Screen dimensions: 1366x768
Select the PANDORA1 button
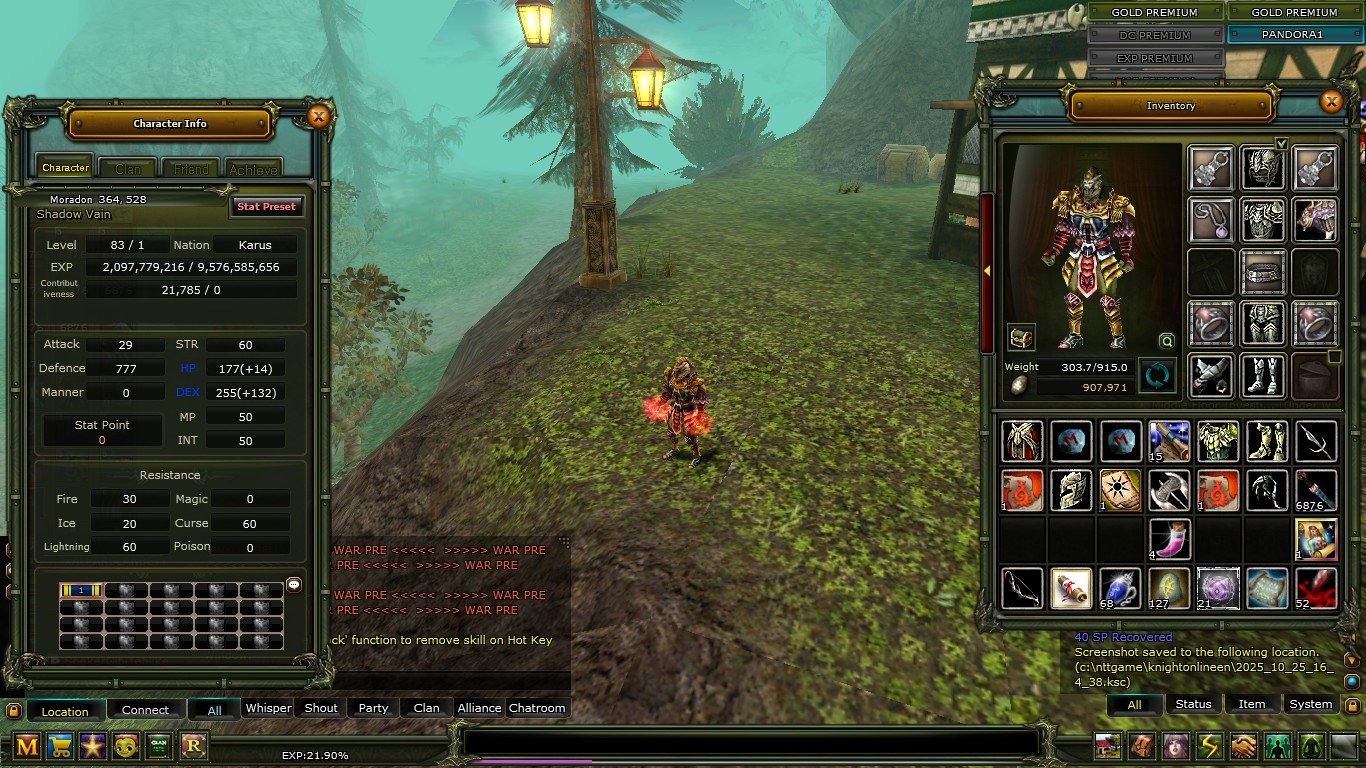pos(1295,34)
